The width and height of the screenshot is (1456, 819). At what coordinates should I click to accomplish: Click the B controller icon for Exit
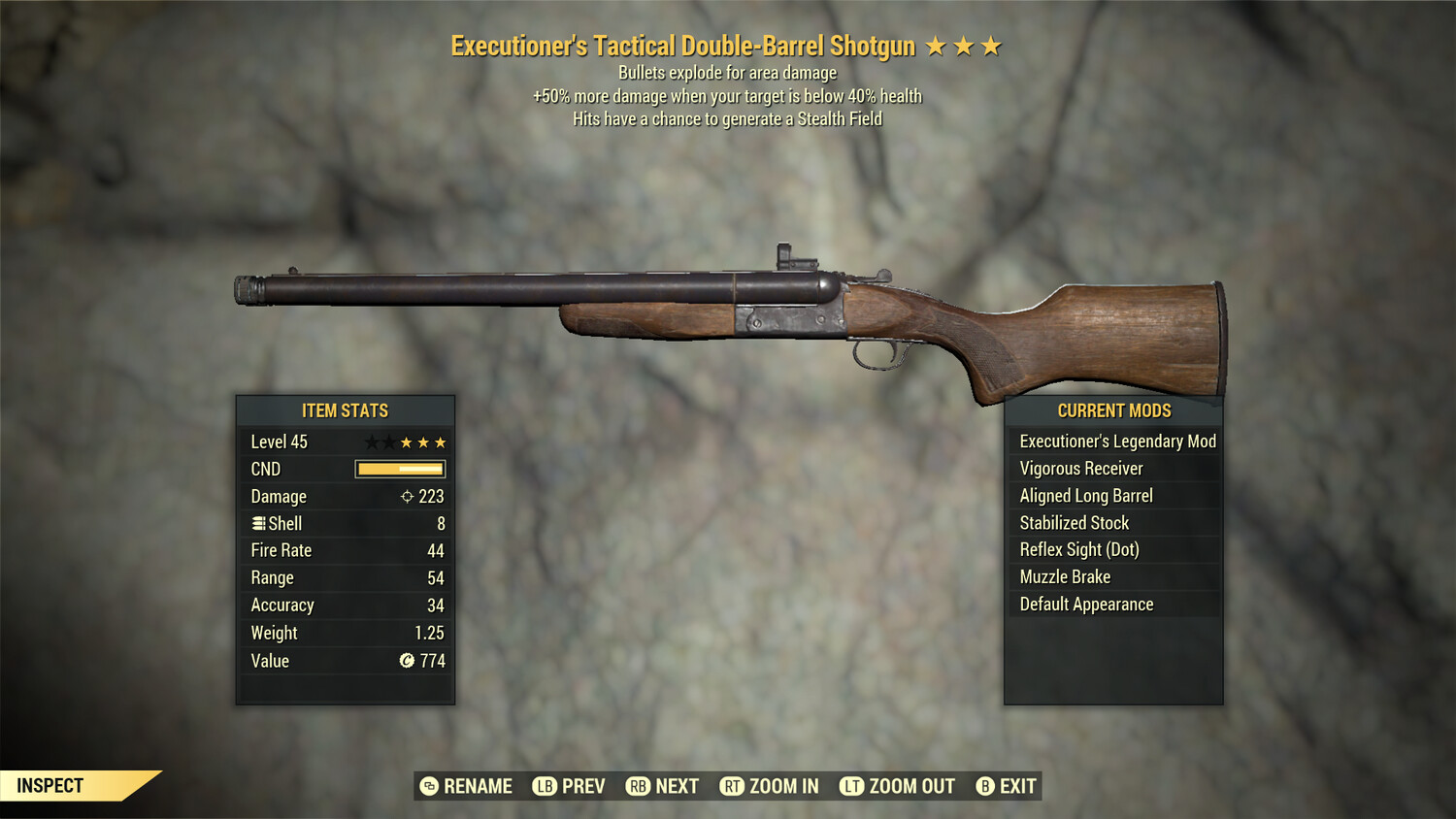point(985,786)
